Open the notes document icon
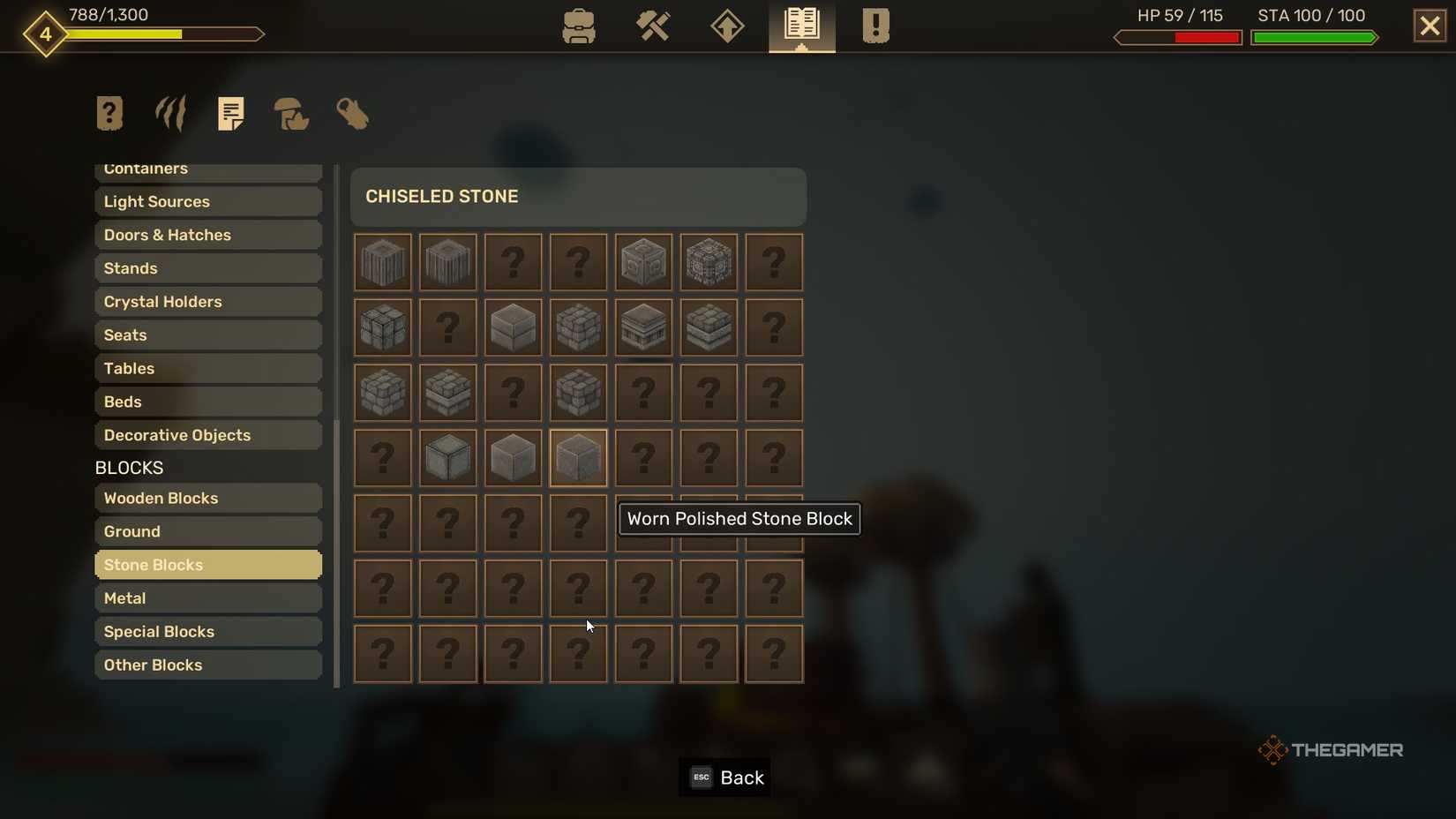 [231, 113]
